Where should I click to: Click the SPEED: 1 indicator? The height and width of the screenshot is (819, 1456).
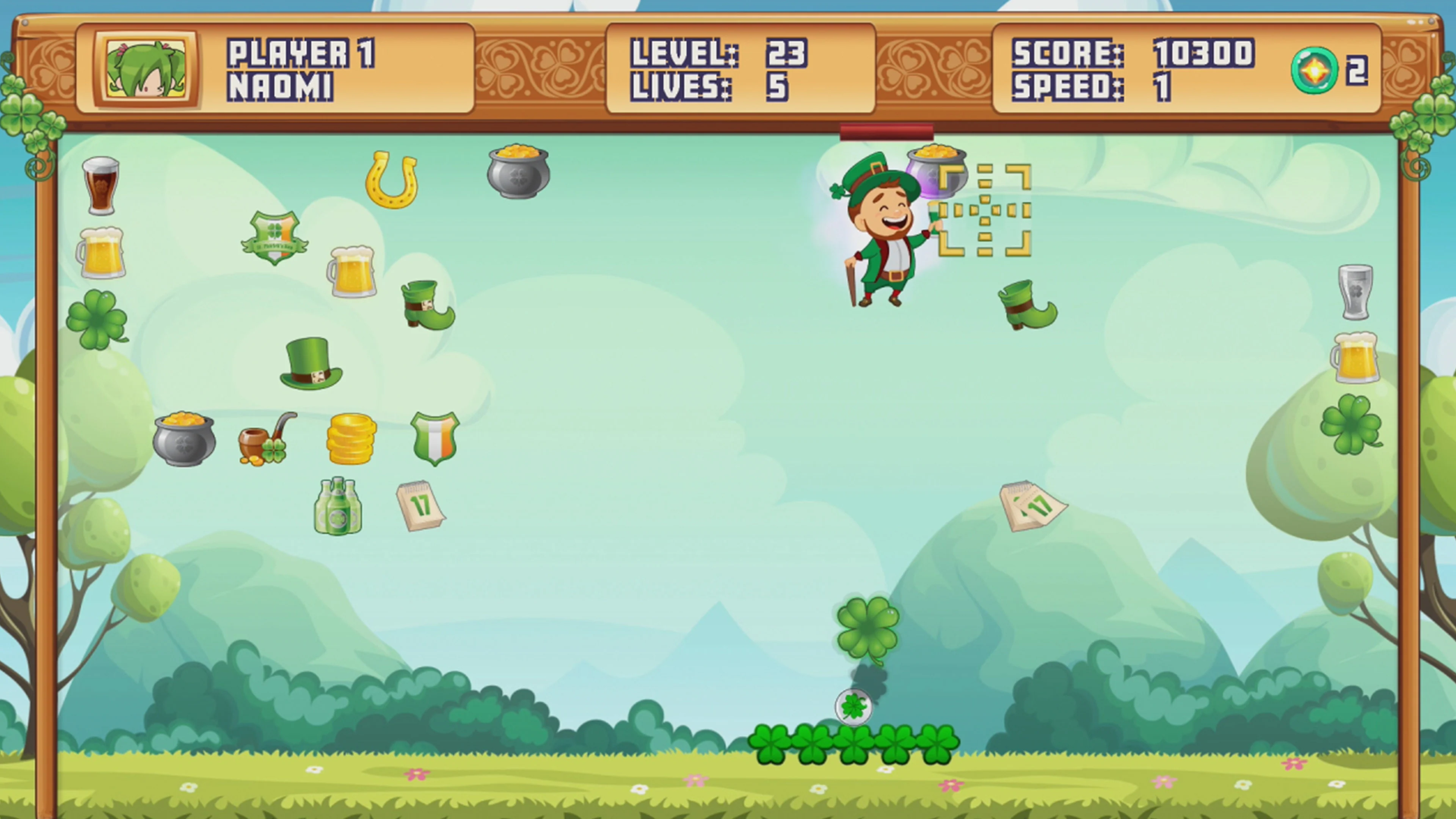[1091, 85]
